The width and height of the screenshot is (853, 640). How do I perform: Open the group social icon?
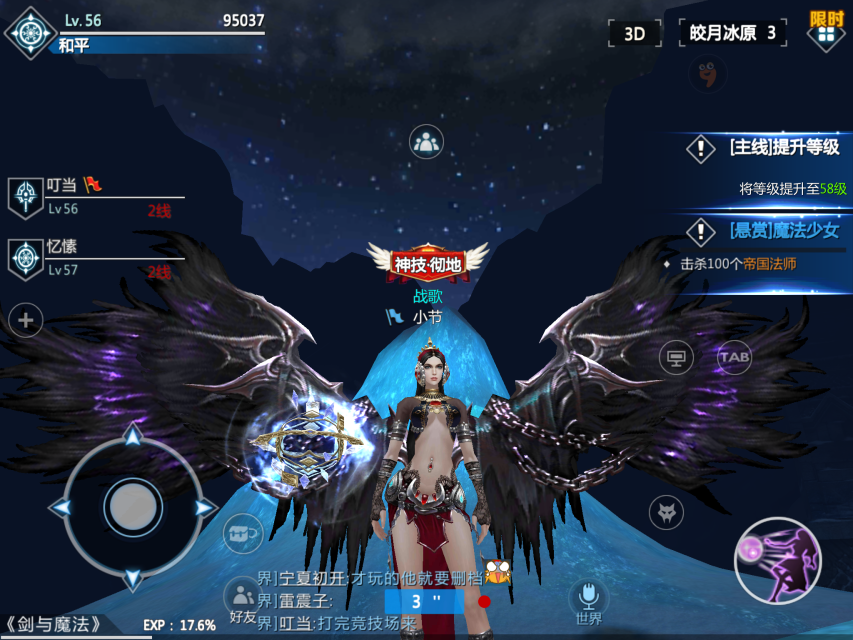coord(426,142)
